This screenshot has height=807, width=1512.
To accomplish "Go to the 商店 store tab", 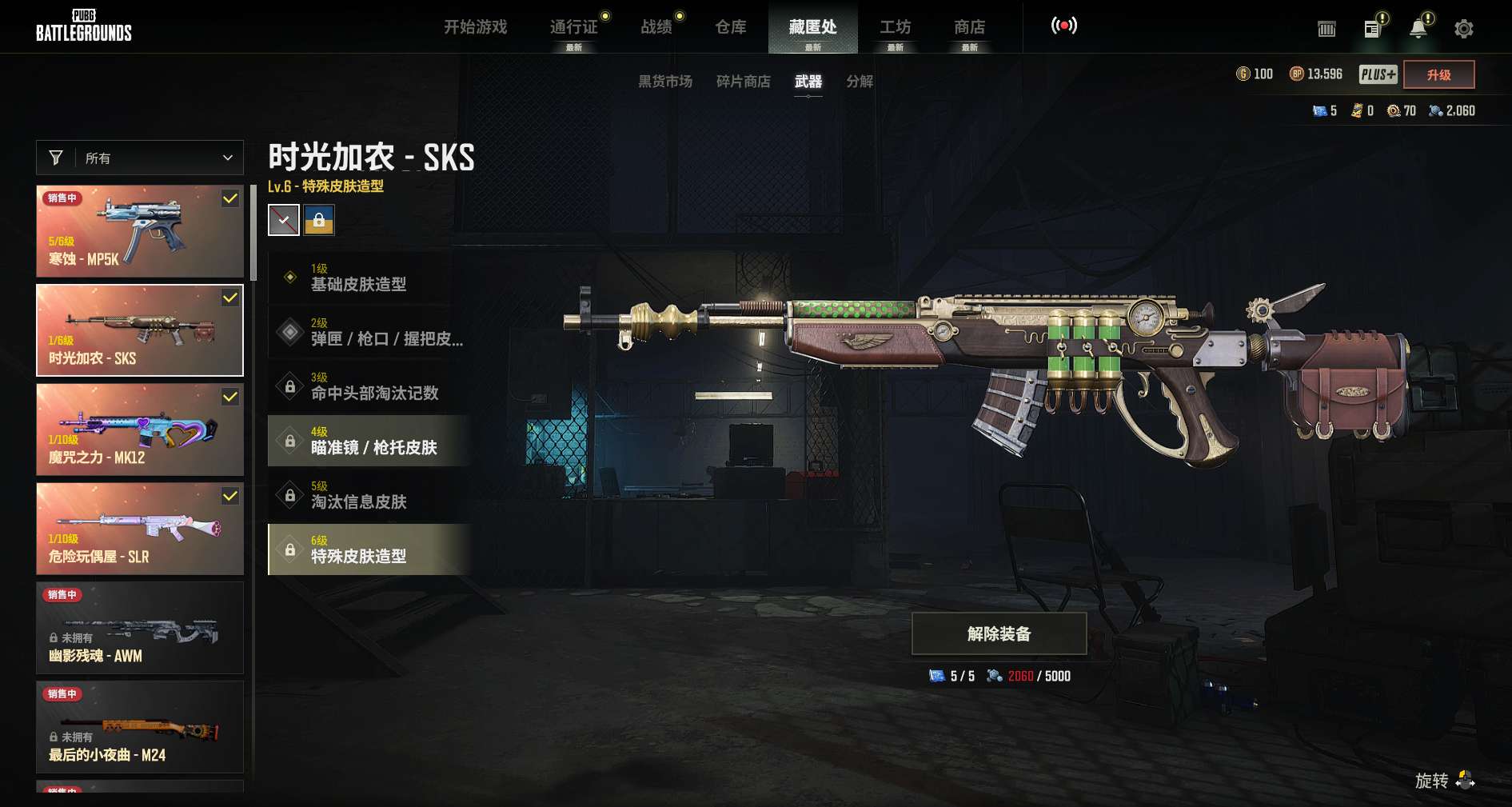I will 969,27.
